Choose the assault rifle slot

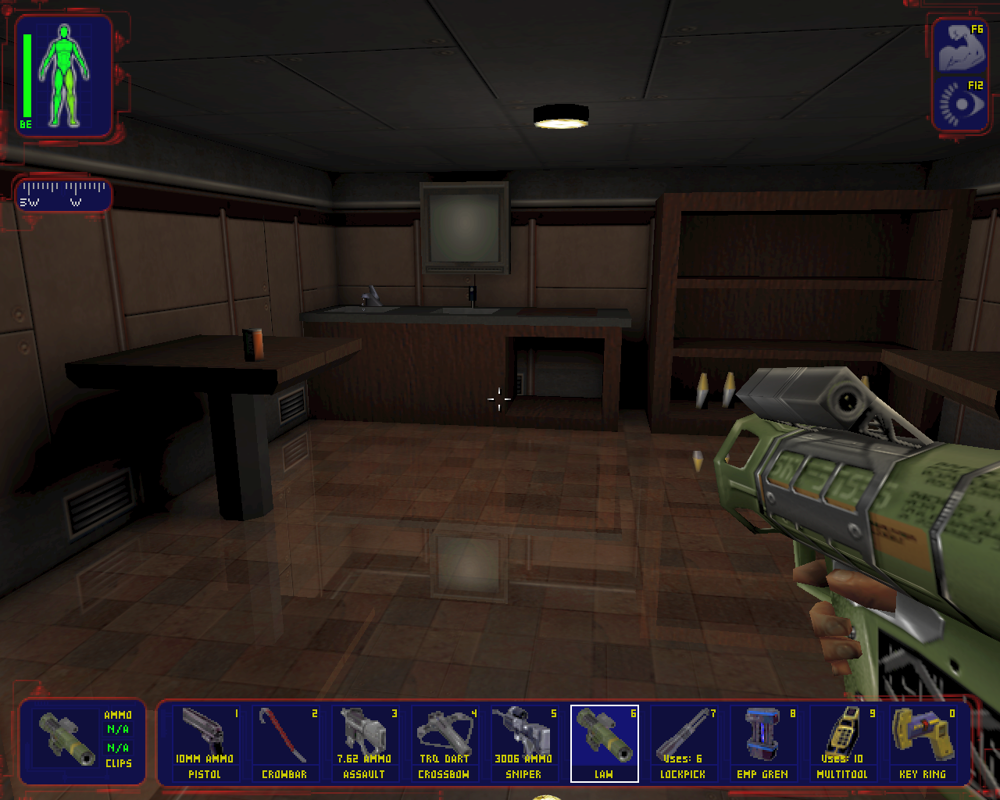pyautogui.click(x=365, y=743)
